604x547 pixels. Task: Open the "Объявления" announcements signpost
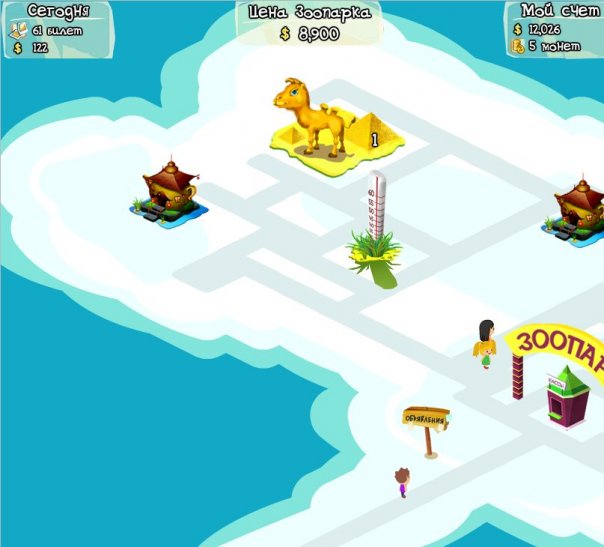click(x=426, y=420)
